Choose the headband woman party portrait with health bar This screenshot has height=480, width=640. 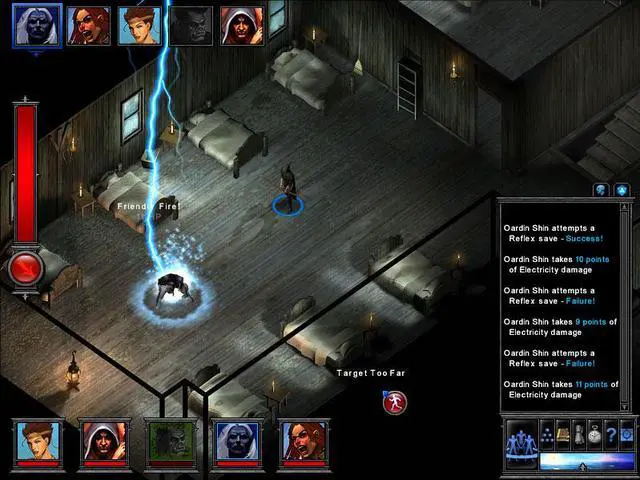(x=38, y=442)
